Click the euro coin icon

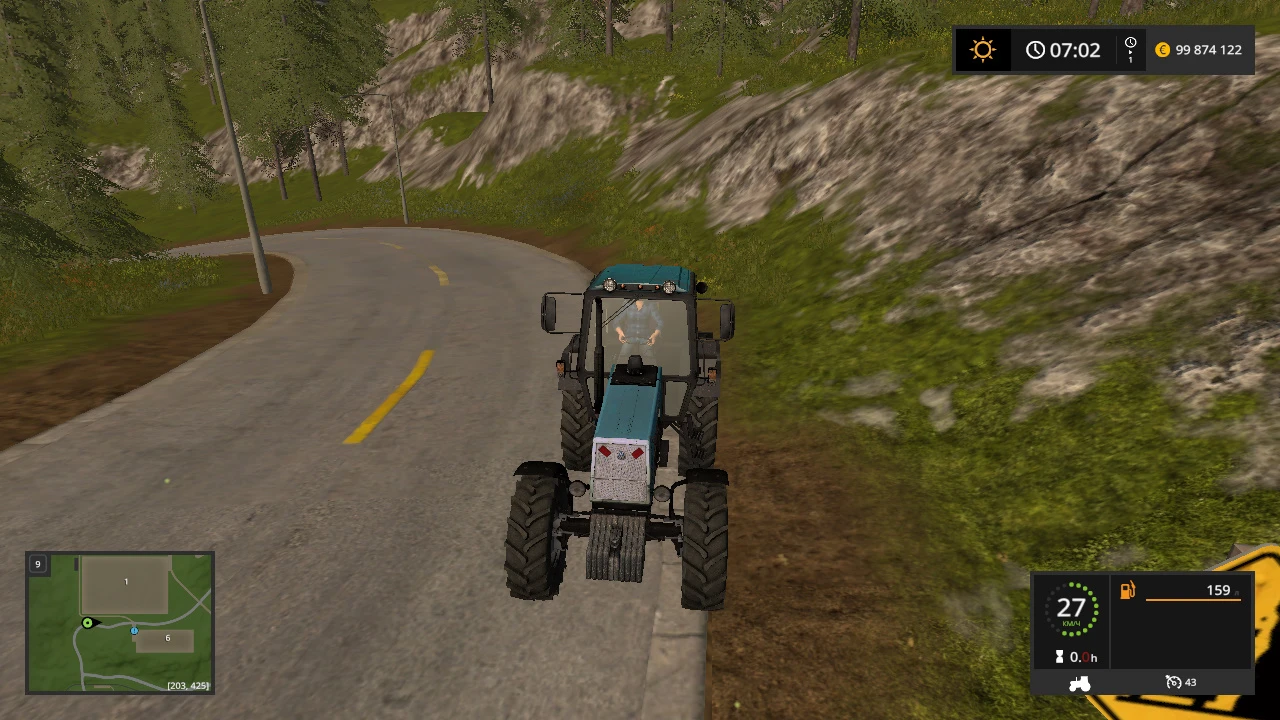pyautogui.click(x=1162, y=49)
